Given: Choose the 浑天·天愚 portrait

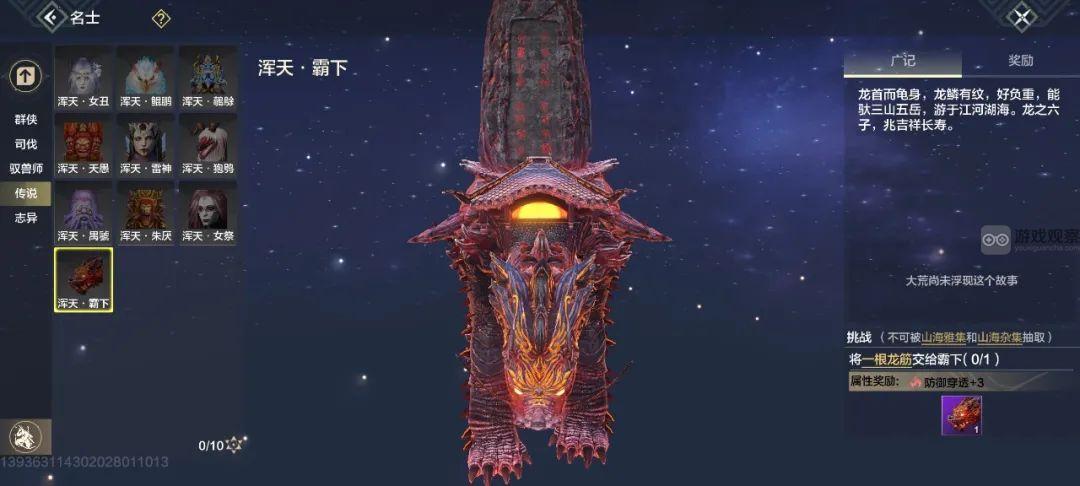Looking at the screenshot, I should pos(84,145).
